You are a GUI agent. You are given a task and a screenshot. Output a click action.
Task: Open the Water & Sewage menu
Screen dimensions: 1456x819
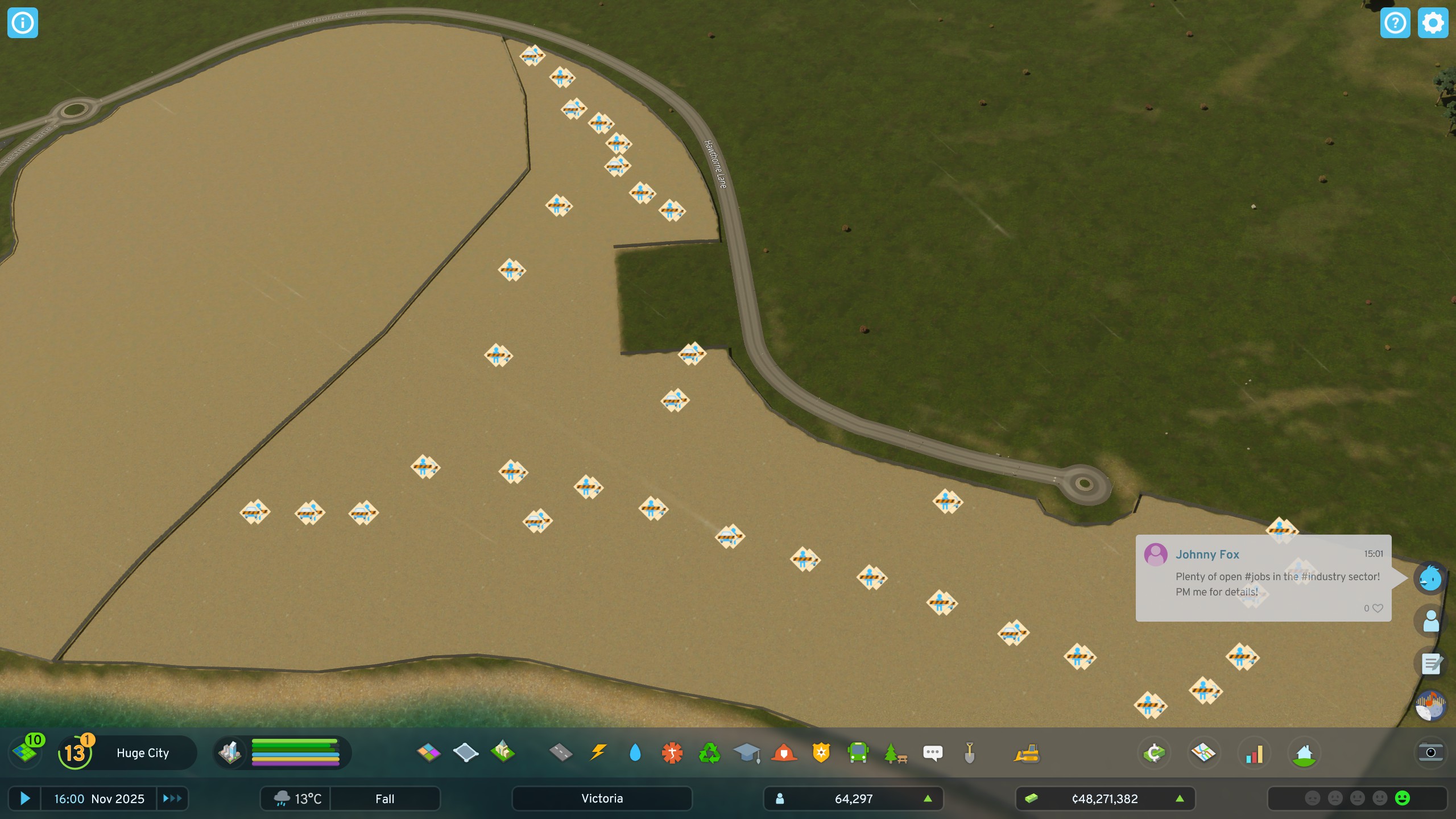pyautogui.click(x=635, y=753)
